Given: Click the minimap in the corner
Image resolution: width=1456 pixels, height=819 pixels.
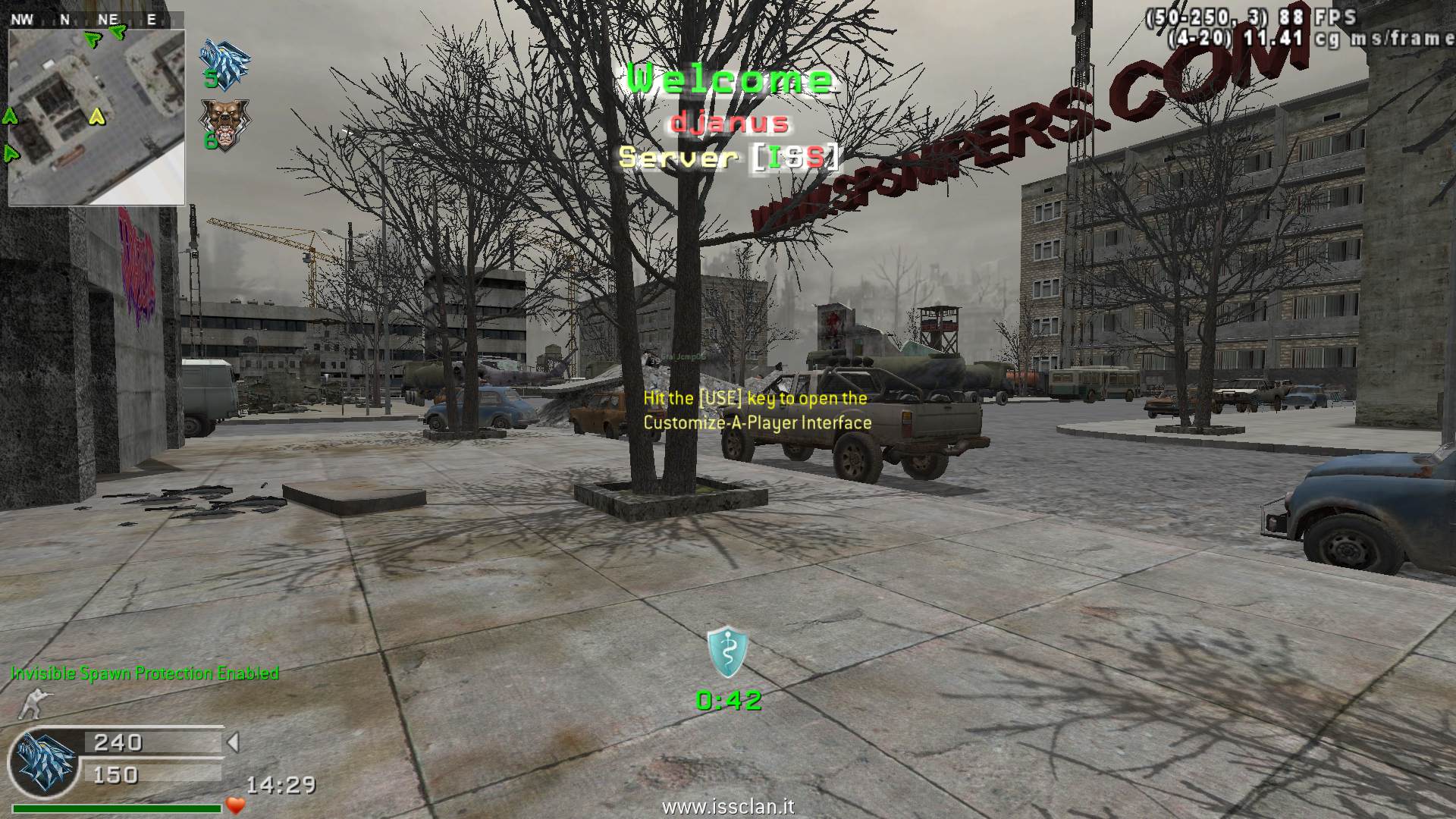Looking at the screenshot, I should click(96, 118).
